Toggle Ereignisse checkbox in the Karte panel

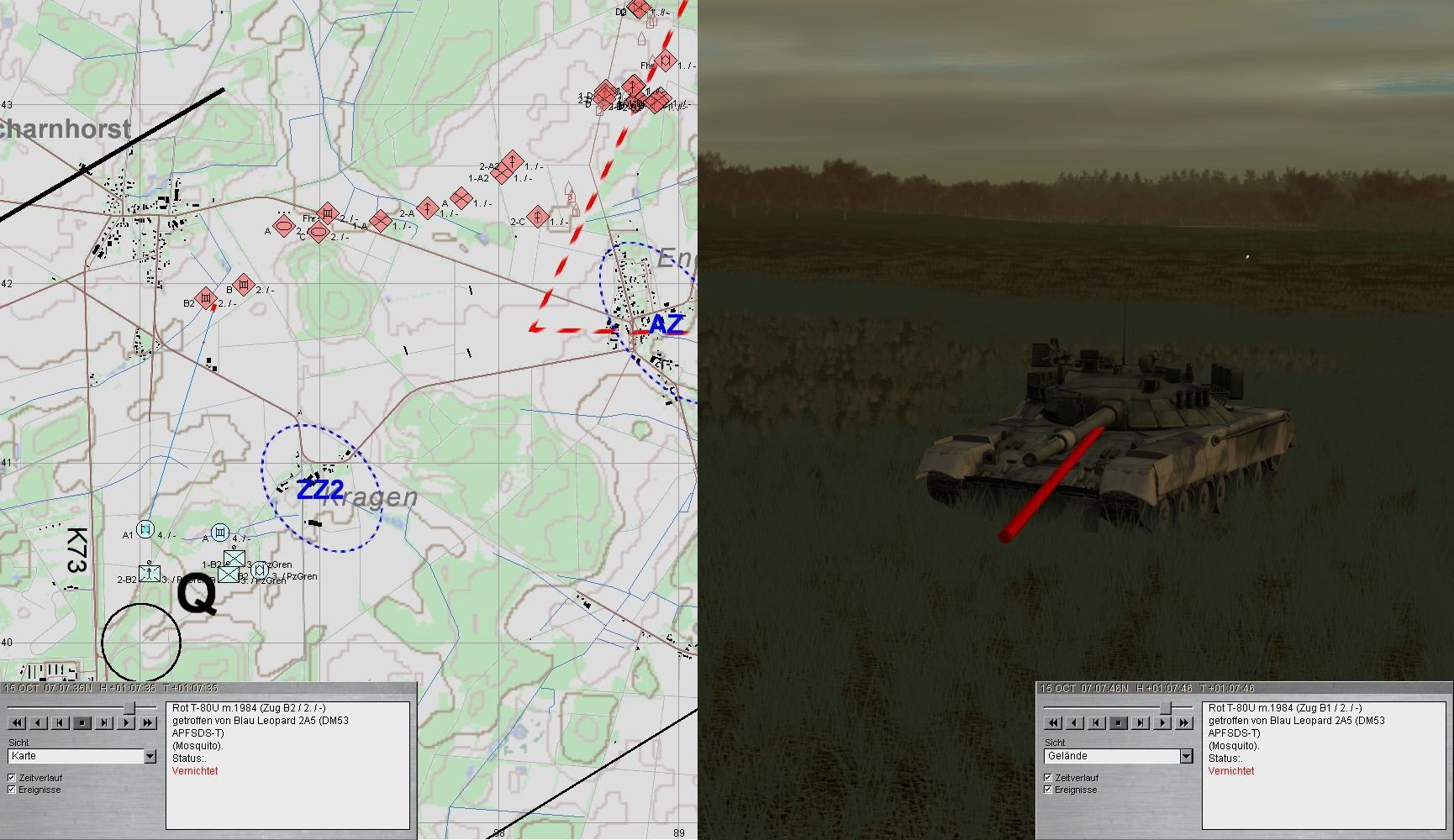tap(12, 790)
